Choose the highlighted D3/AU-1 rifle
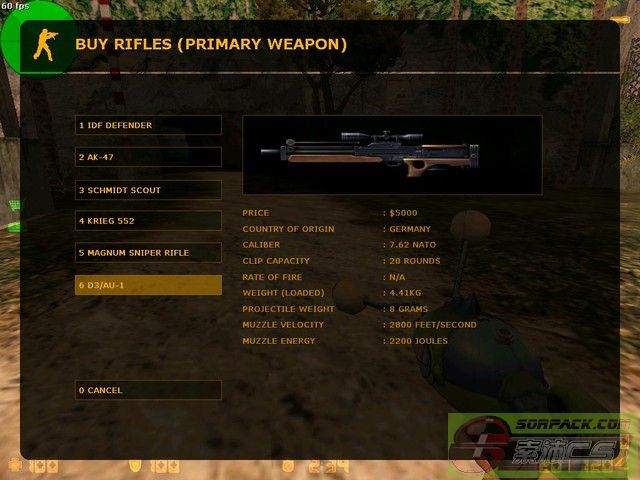This screenshot has height=480, width=640. tap(148, 285)
